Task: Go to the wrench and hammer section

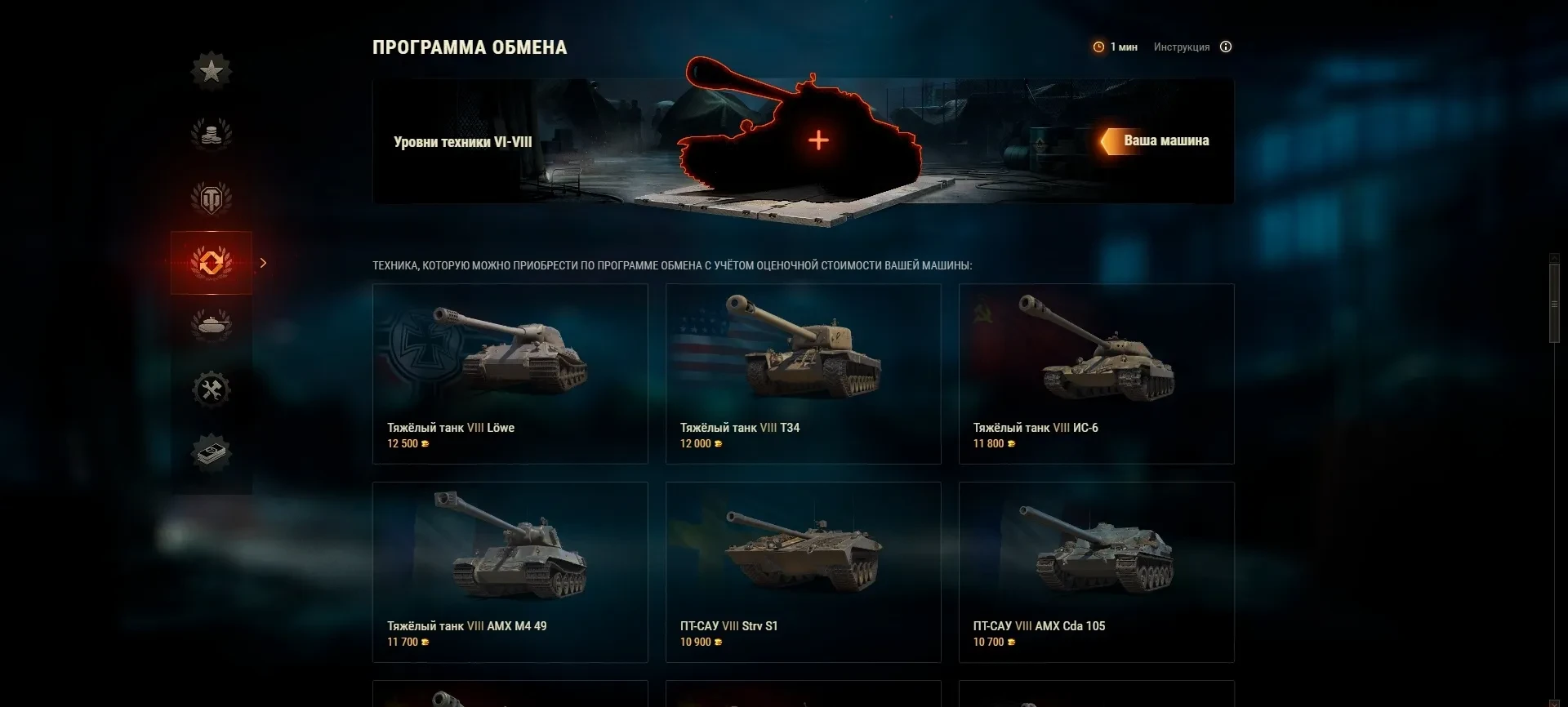Action: pos(212,389)
